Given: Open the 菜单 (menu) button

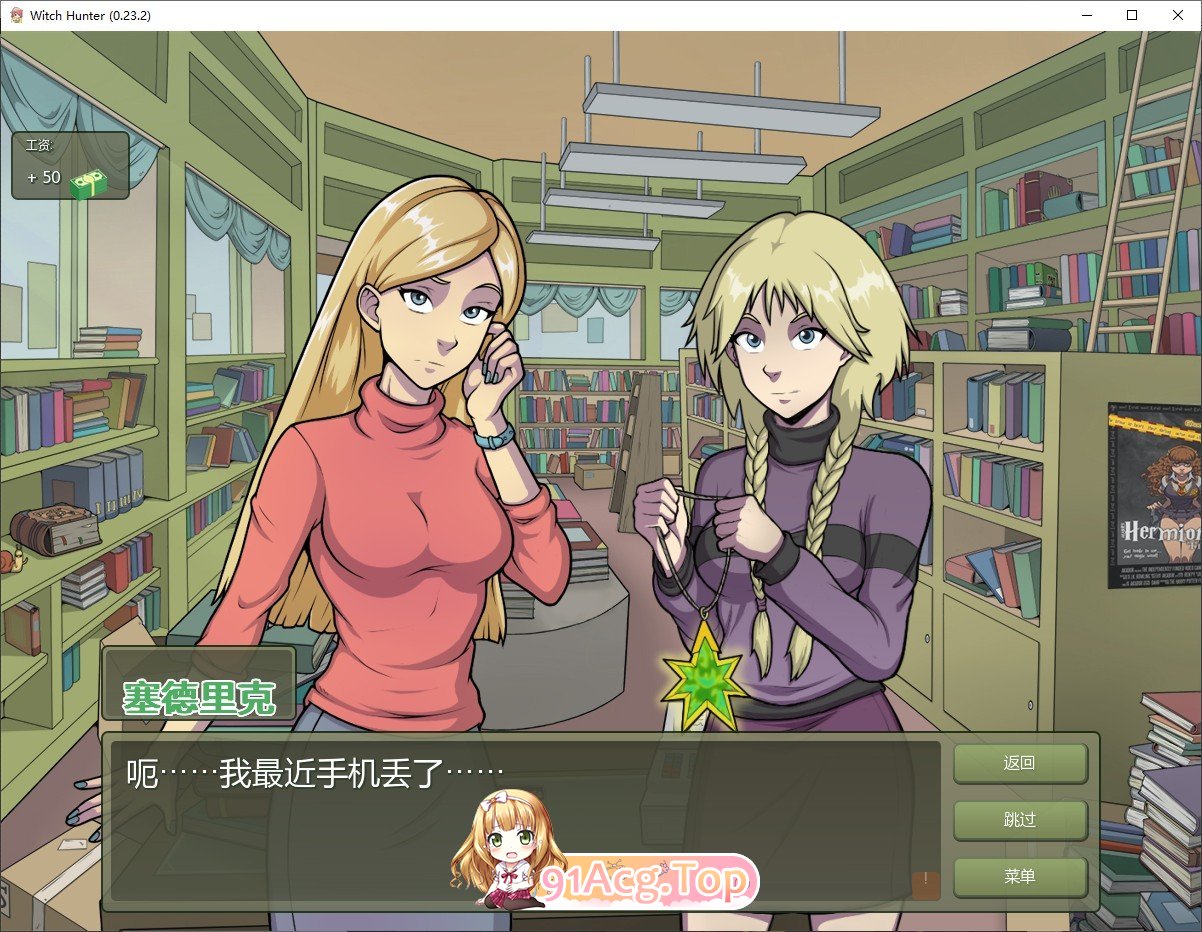Looking at the screenshot, I should pyautogui.click(x=1019, y=877).
